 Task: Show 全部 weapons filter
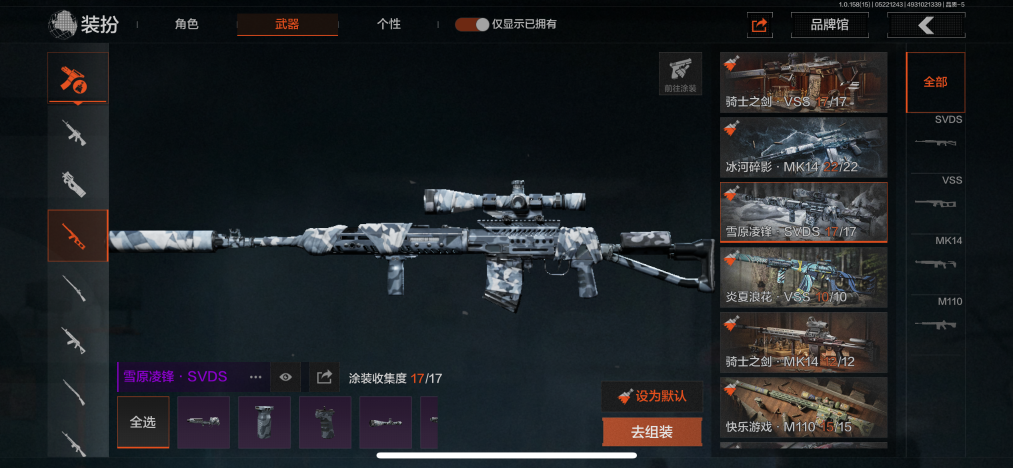935,82
